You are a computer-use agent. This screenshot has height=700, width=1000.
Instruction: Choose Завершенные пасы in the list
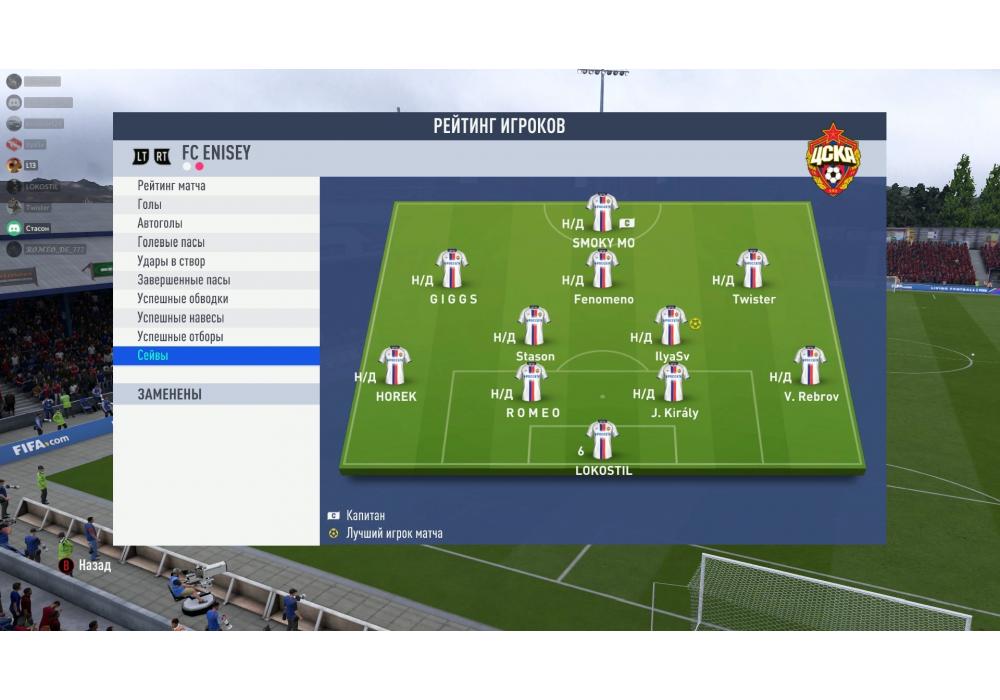coord(184,281)
